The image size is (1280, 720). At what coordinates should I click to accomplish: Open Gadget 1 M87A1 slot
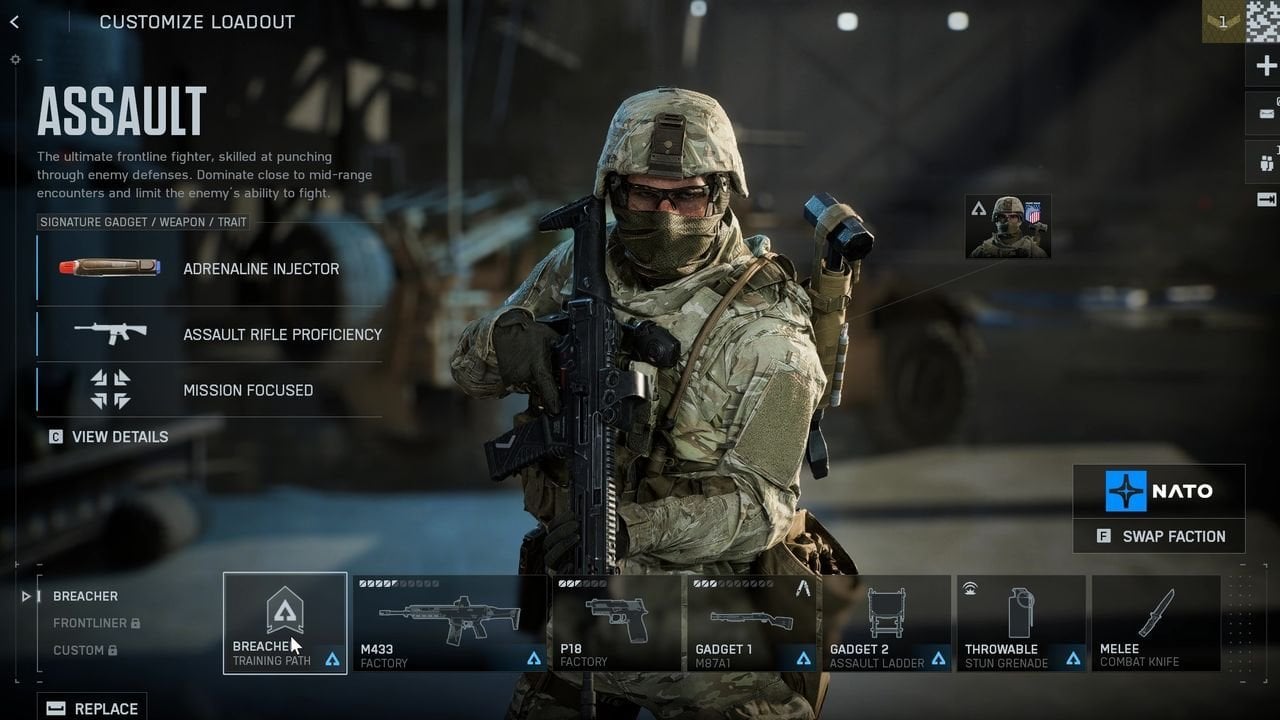coord(752,623)
